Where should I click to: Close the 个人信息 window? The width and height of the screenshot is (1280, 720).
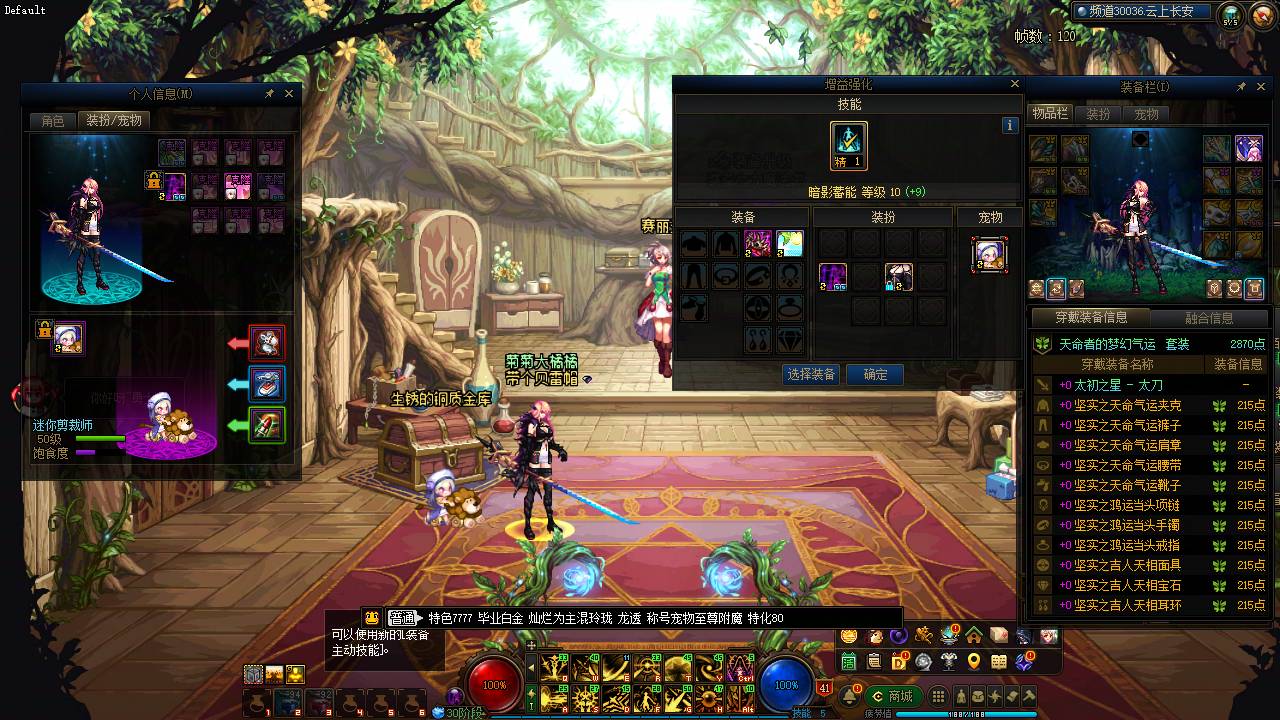click(289, 94)
